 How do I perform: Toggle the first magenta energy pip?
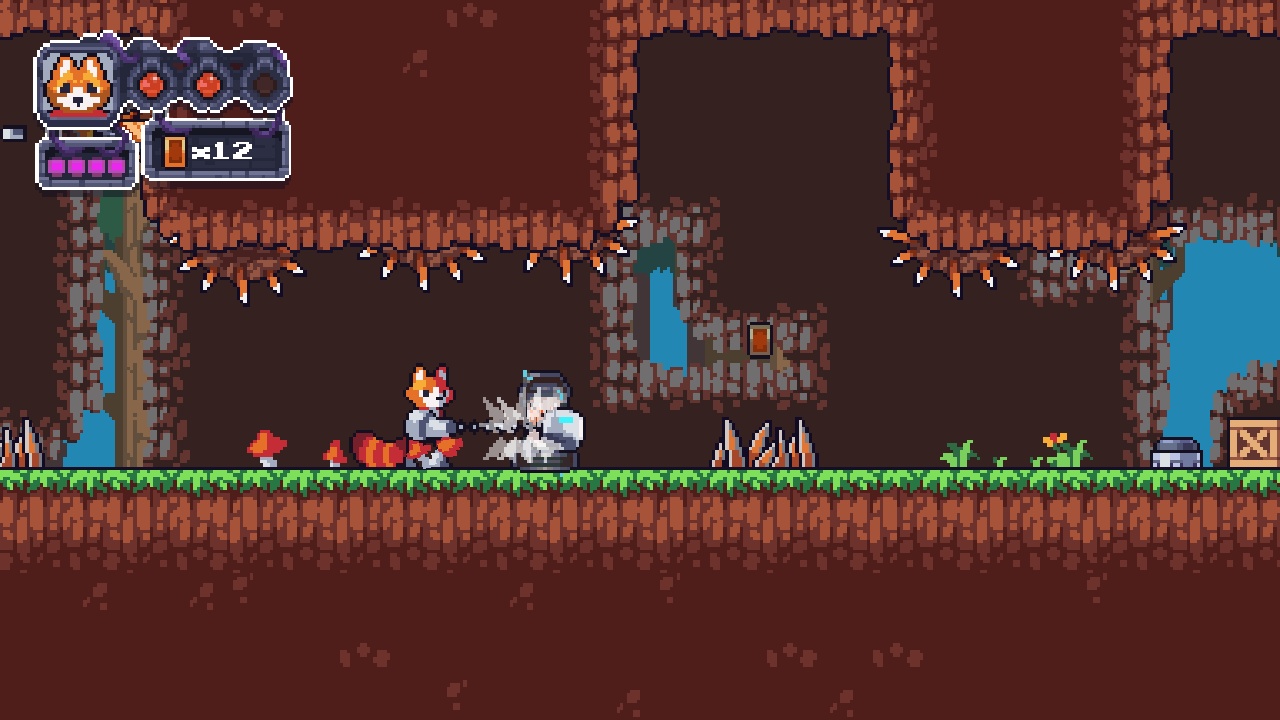tap(57, 165)
